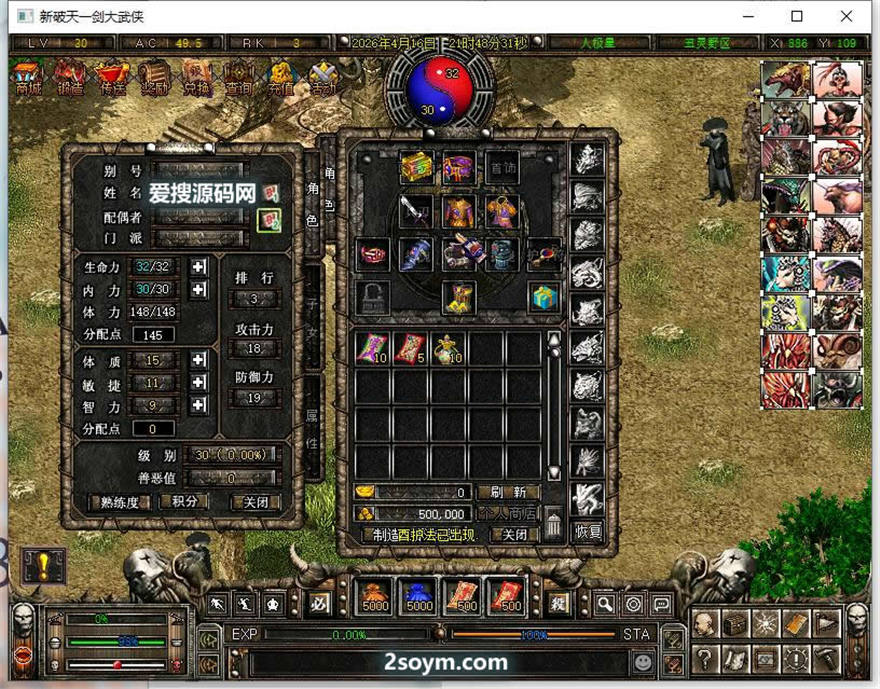This screenshot has height=689, width=880.
Task: Open the 活动 events menu
Action: [322, 78]
